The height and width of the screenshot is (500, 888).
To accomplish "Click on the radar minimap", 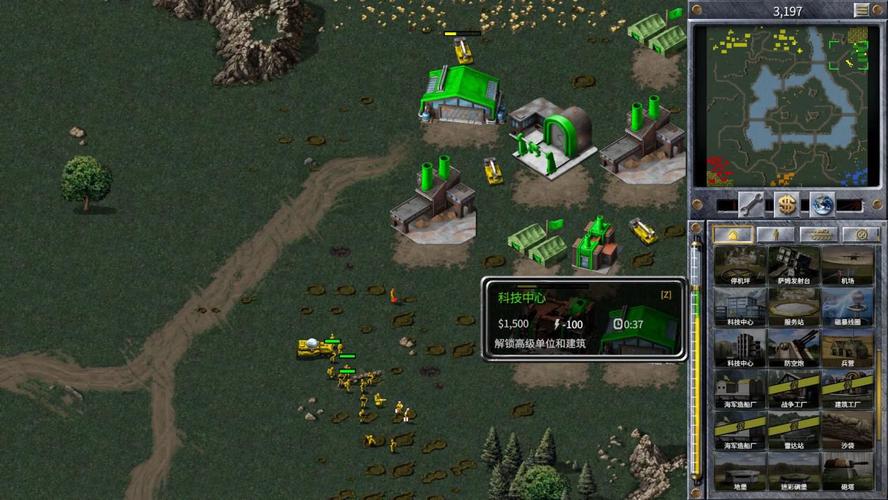I will click(786, 106).
